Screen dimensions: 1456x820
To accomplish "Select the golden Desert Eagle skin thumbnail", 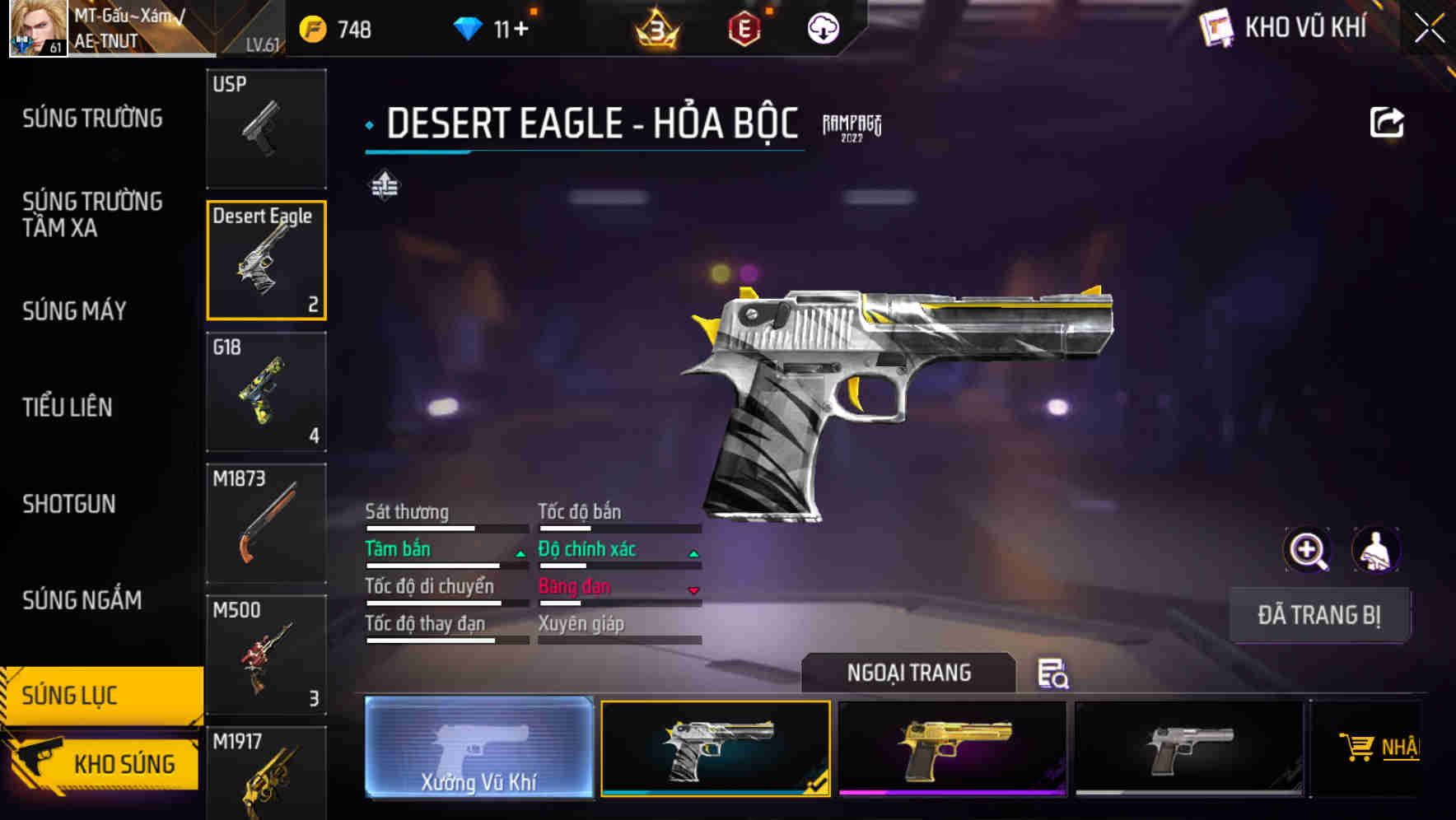I will coord(953,749).
